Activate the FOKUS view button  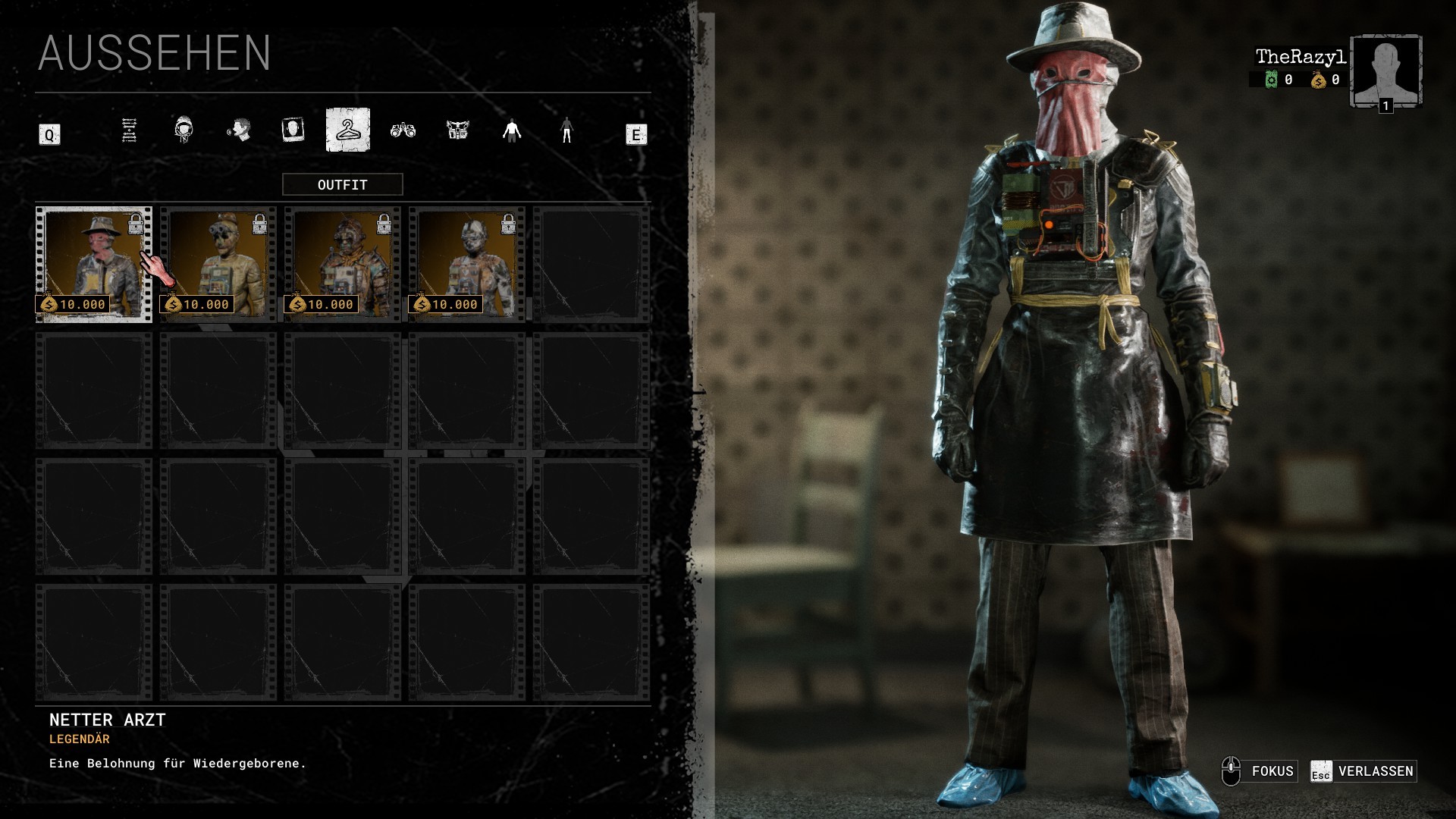pyautogui.click(x=1260, y=771)
